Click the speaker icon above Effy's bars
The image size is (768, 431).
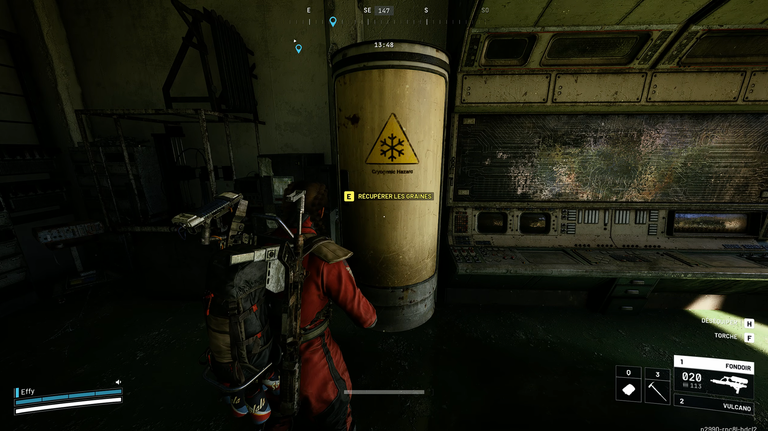click(x=118, y=381)
